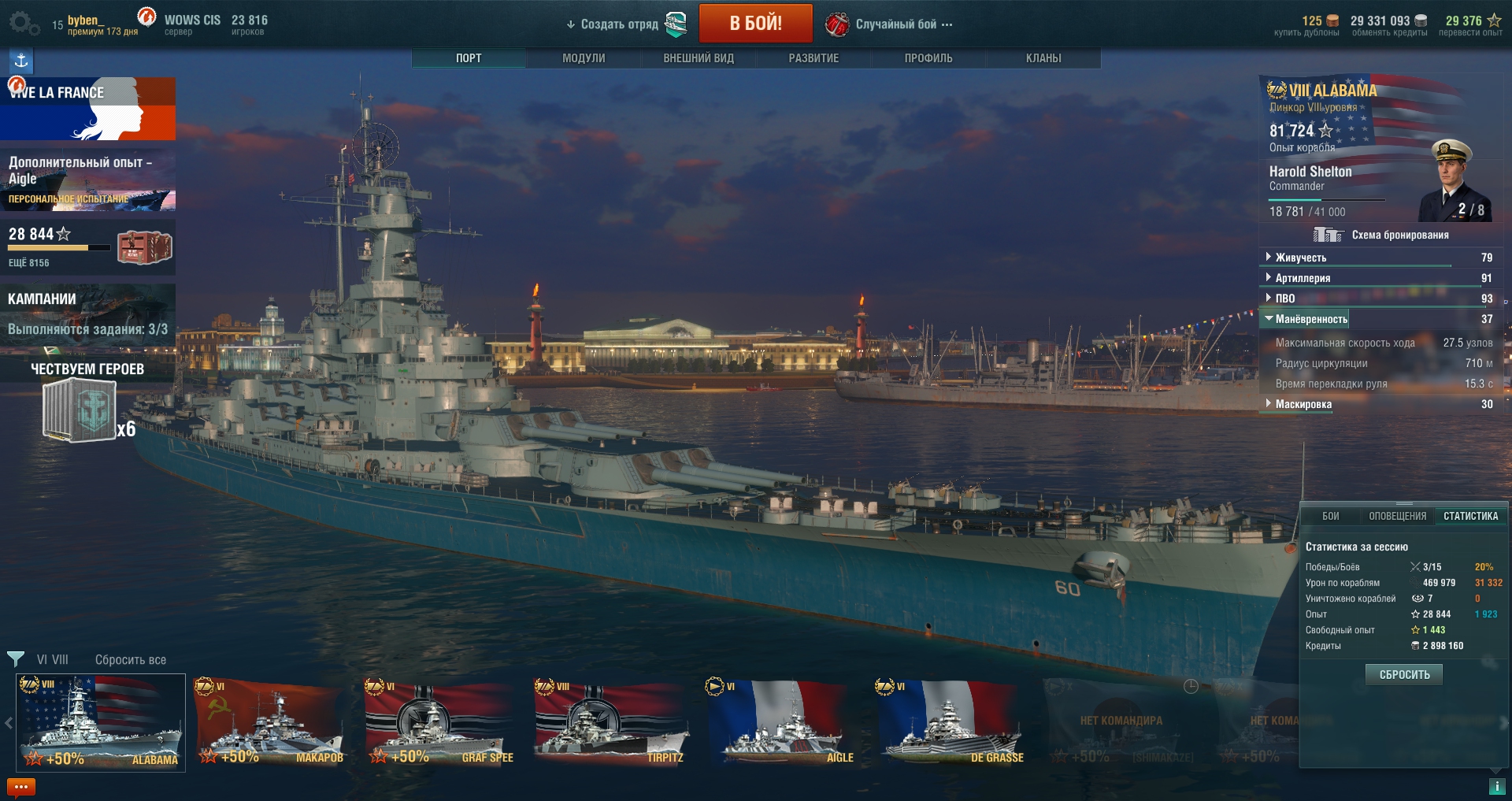Choose the Graf Spee ship card
The image size is (1512, 801).
click(x=440, y=723)
